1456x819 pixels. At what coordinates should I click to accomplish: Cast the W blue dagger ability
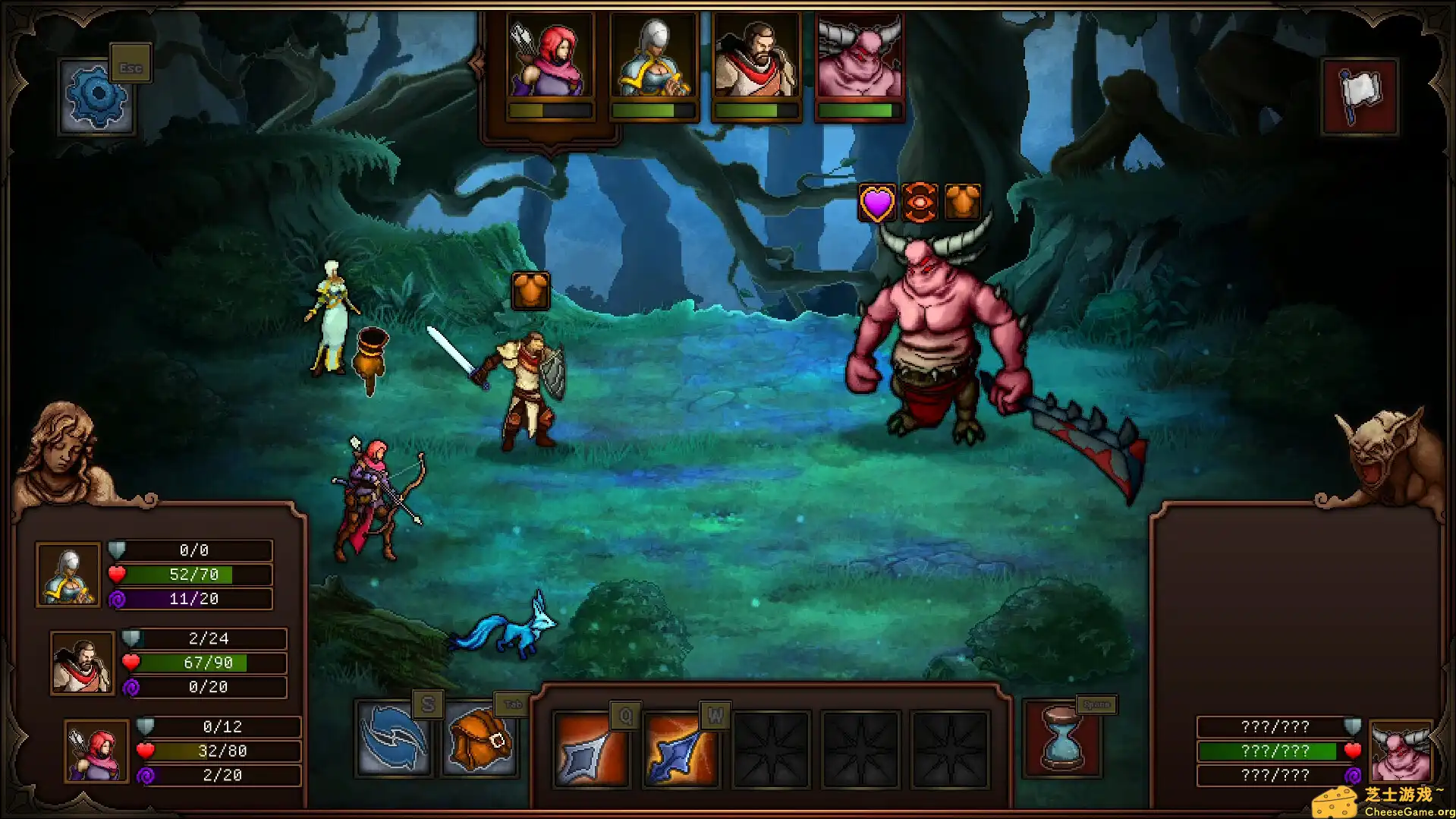[x=681, y=750]
